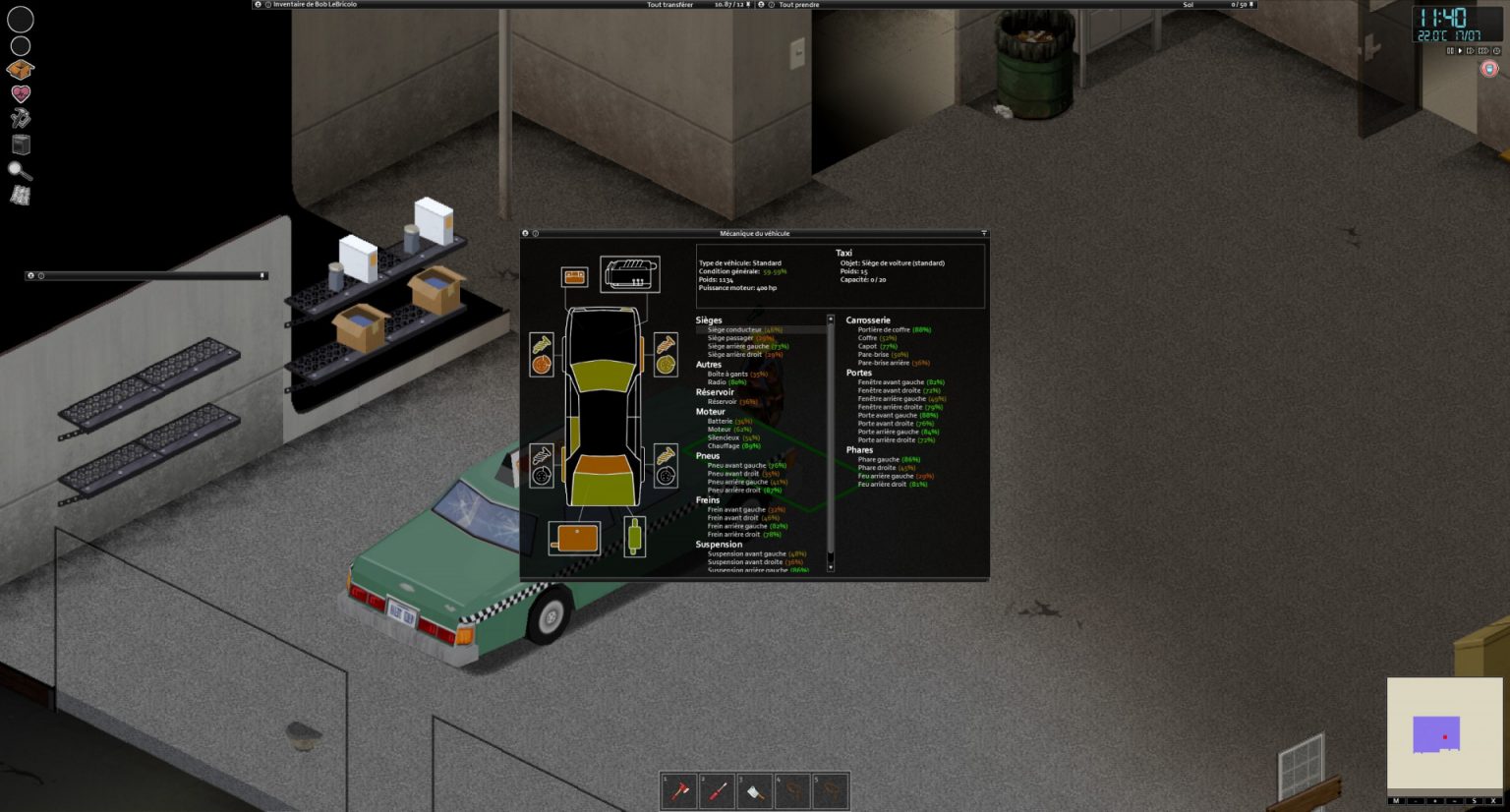Select the front-left brake icon on the schematic
Image resolution: width=1510 pixels, height=812 pixels.
tap(541, 365)
